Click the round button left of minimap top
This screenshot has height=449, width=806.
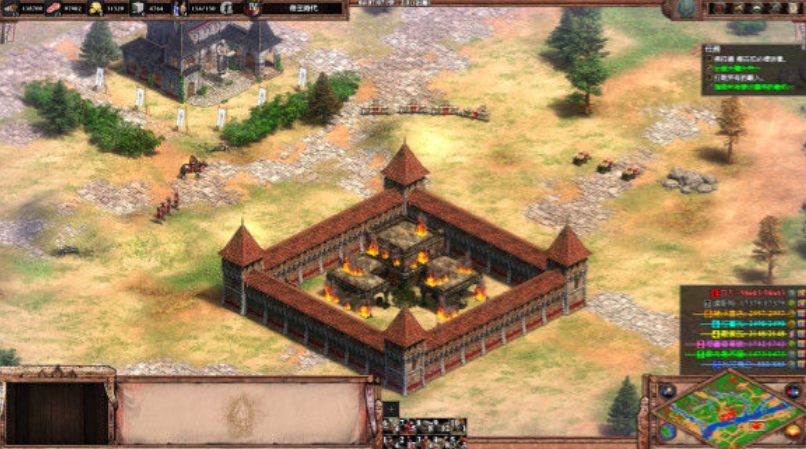pyautogui.click(x=667, y=391)
